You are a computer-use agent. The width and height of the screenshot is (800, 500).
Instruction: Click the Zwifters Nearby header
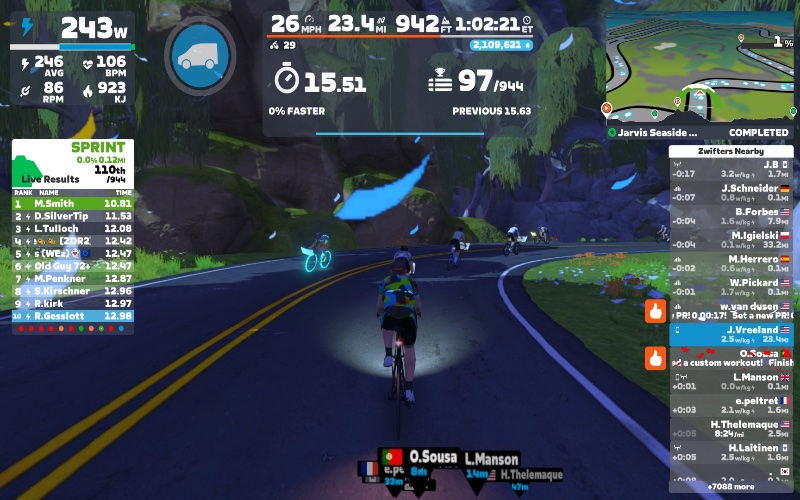point(731,150)
